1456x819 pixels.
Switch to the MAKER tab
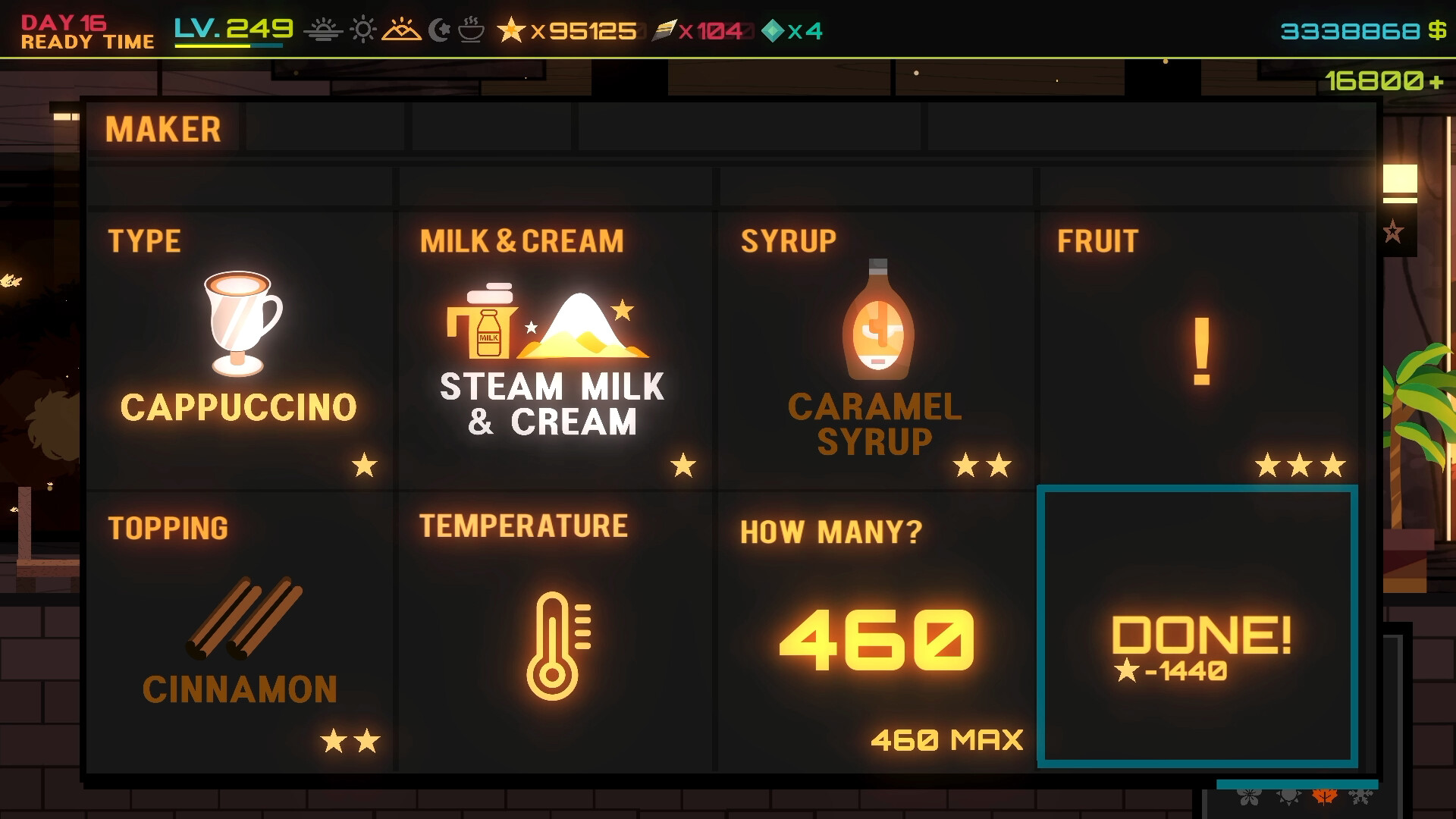click(x=163, y=128)
